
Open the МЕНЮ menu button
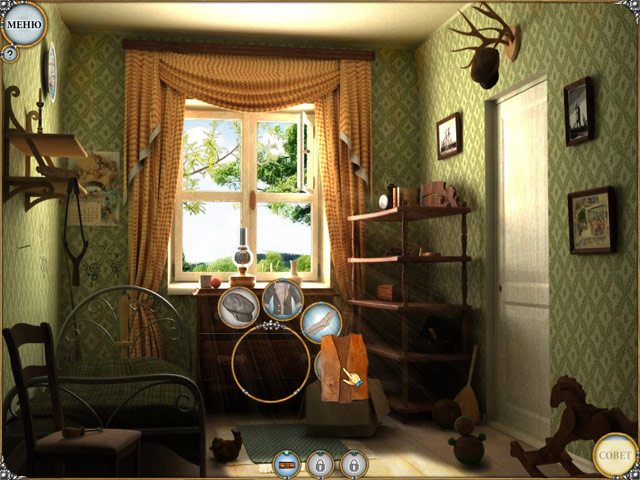(x=23, y=24)
